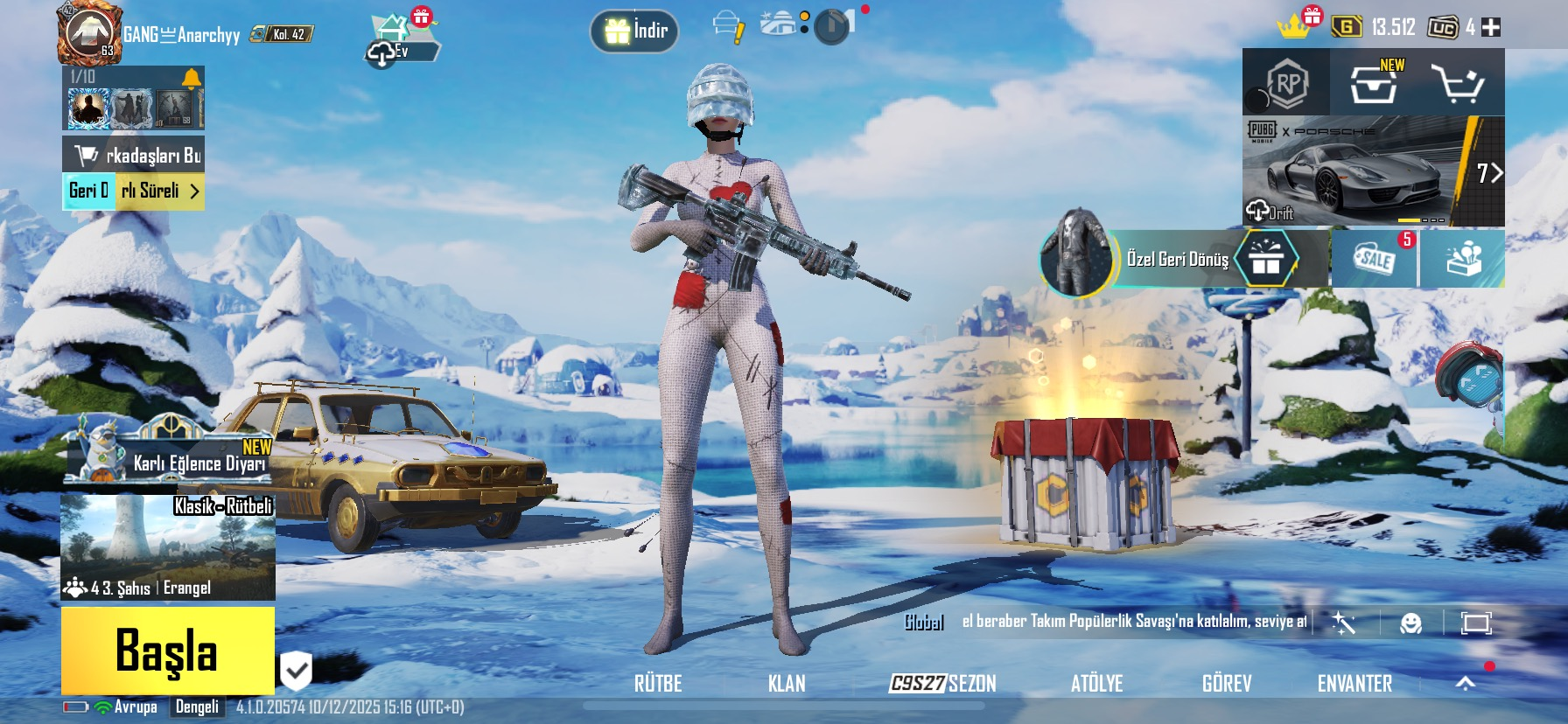Viewport: 1568px width, 724px height.
Task: Open the ENVANTER menu
Action: [1354, 684]
